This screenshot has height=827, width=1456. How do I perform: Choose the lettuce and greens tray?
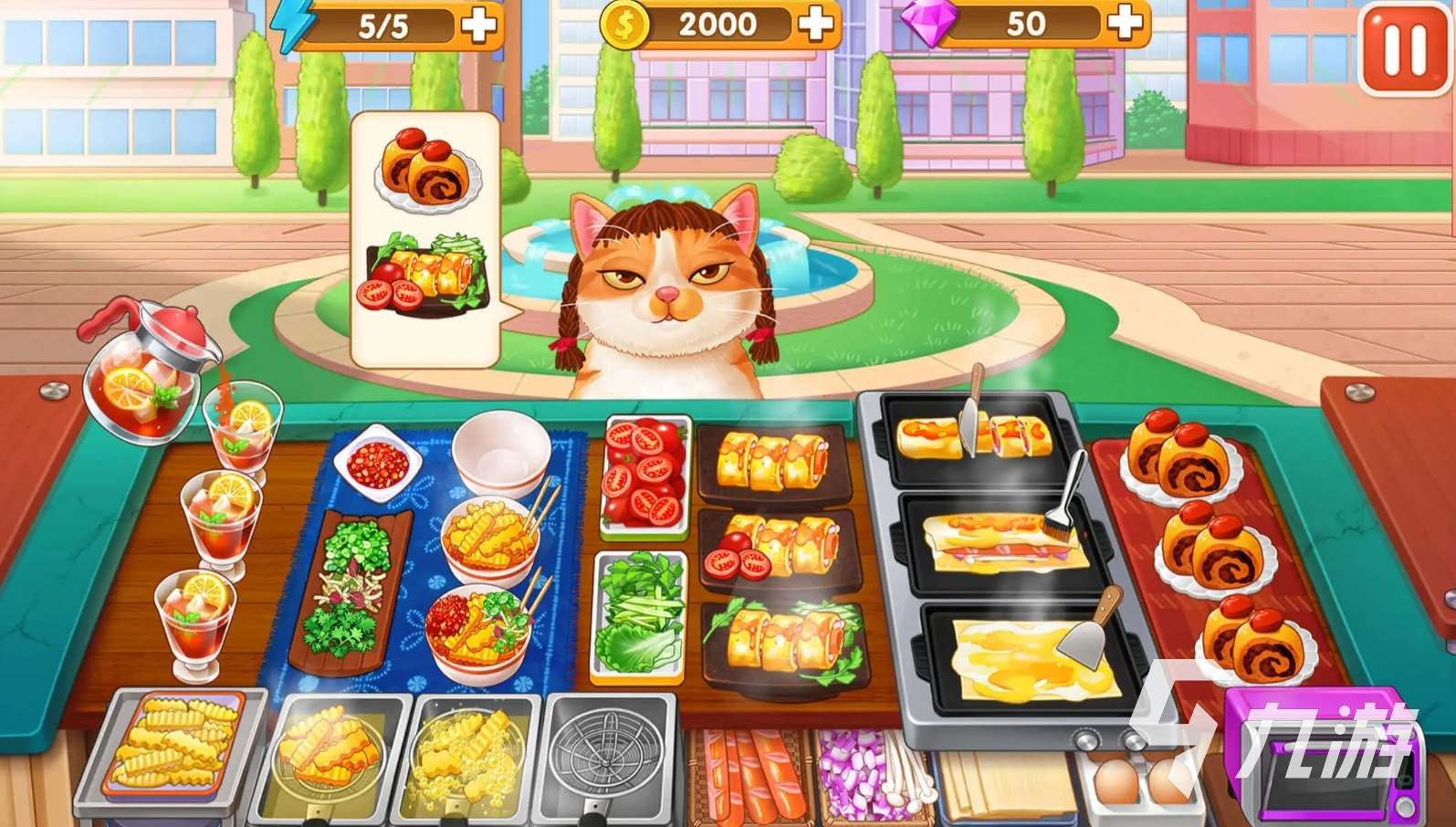[638, 616]
